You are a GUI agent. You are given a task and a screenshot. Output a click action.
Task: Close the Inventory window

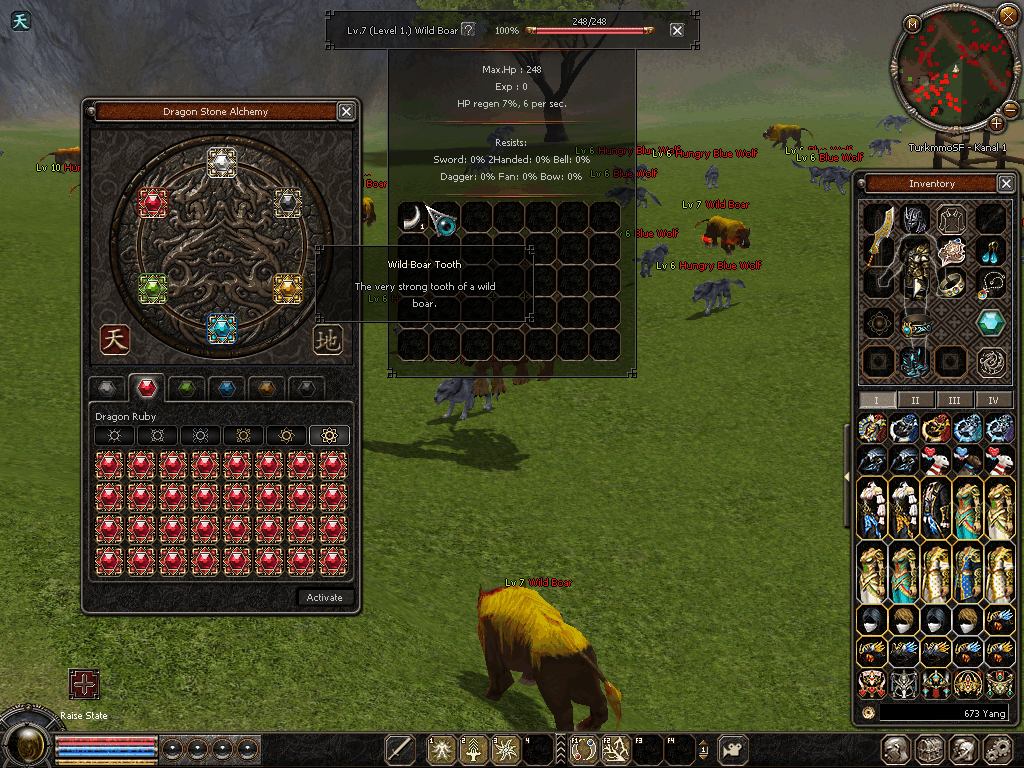pos(1005,184)
